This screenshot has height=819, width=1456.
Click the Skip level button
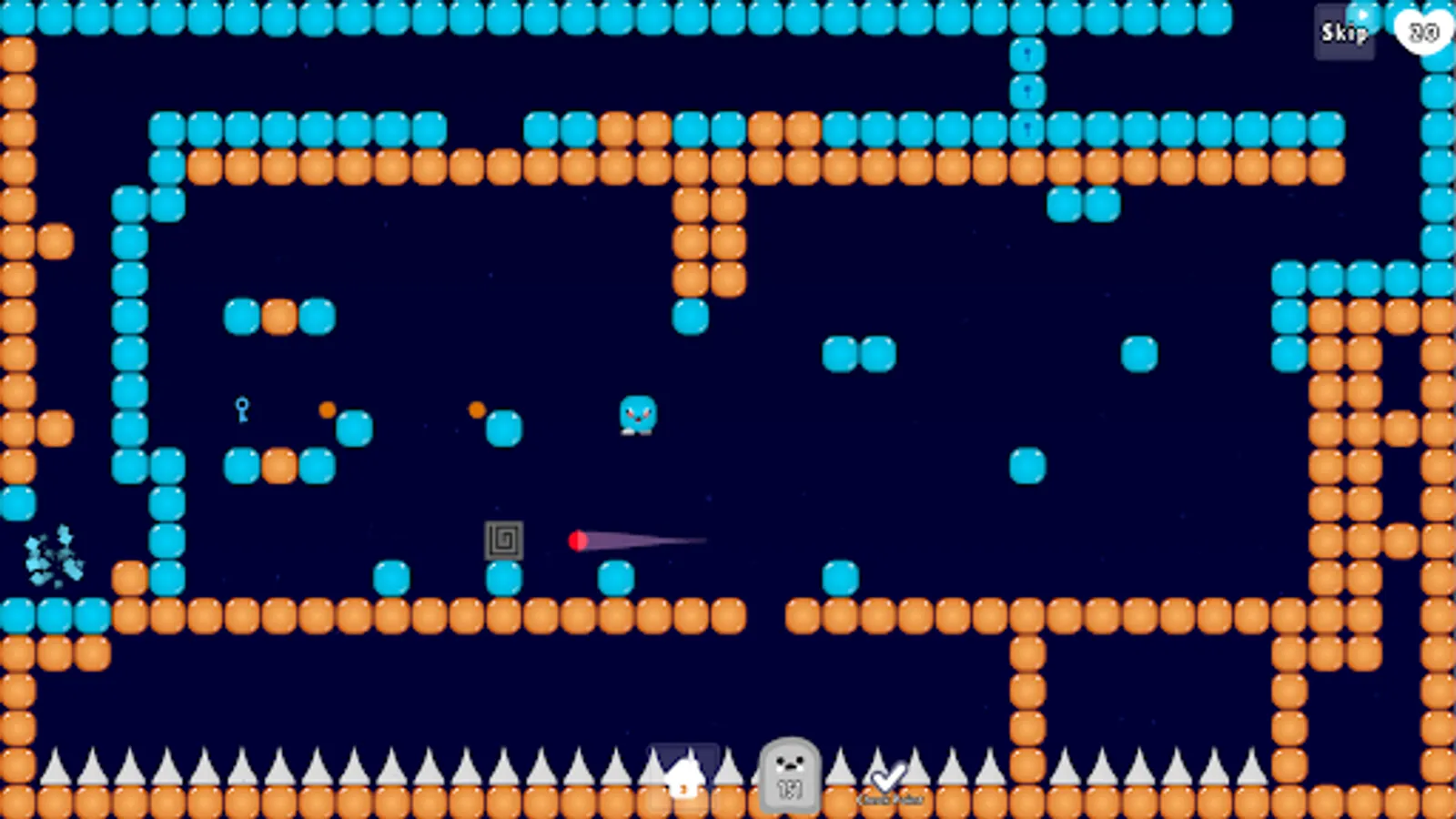tap(1343, 34)
